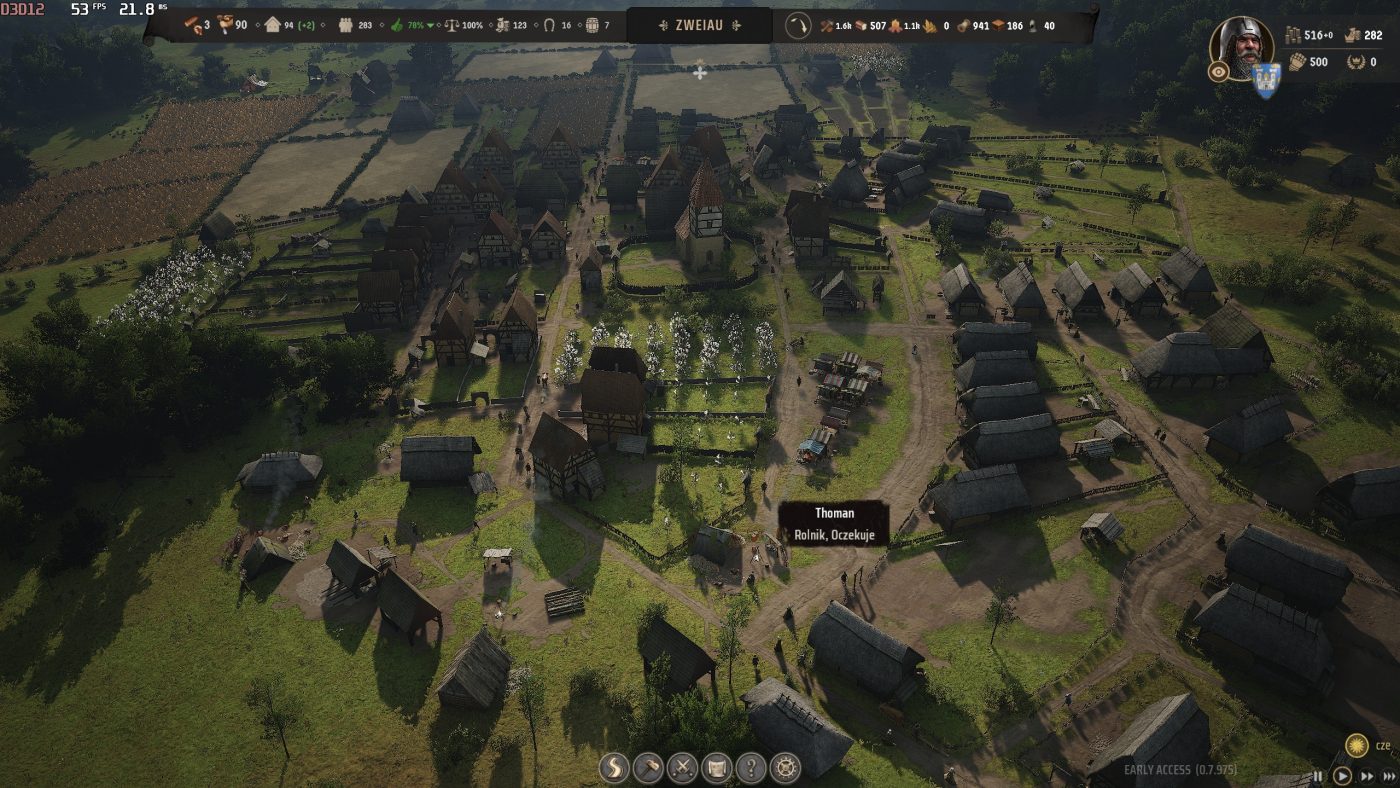This screenshot has width=1400, height=788.
Task: Open the circular season indicator in top bar
Action: [797, 25]
